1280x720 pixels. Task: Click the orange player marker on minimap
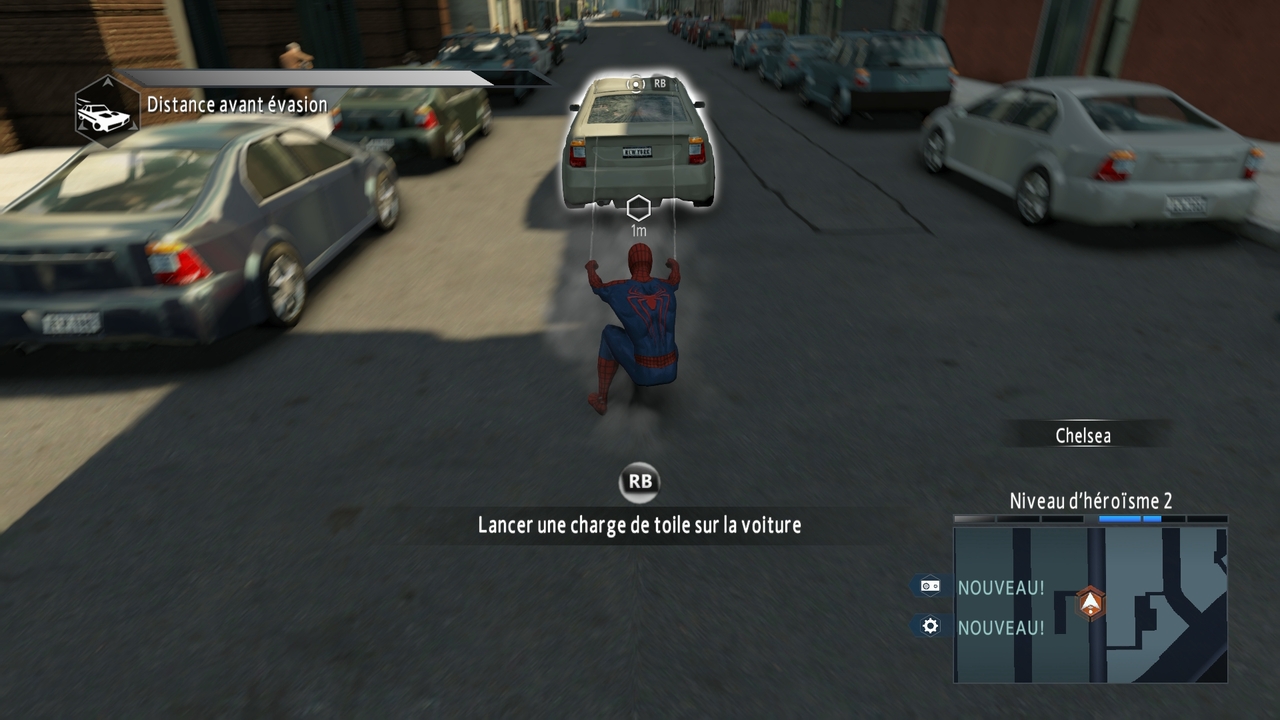click(x=1090, y=602)
